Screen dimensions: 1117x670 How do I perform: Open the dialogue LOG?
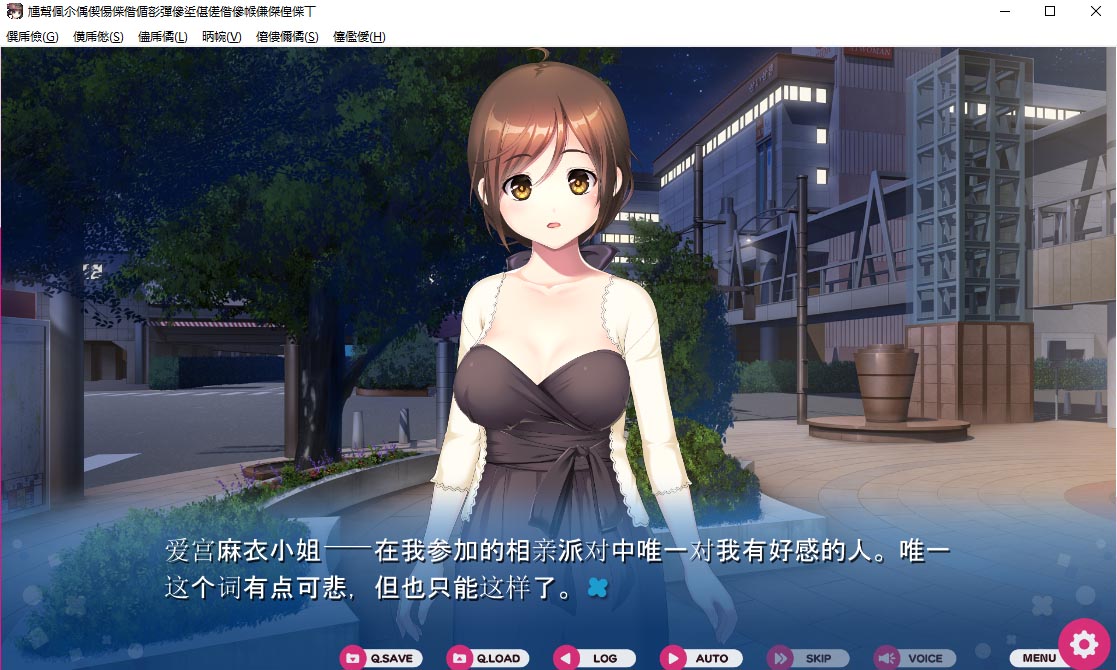pos(594,658)
